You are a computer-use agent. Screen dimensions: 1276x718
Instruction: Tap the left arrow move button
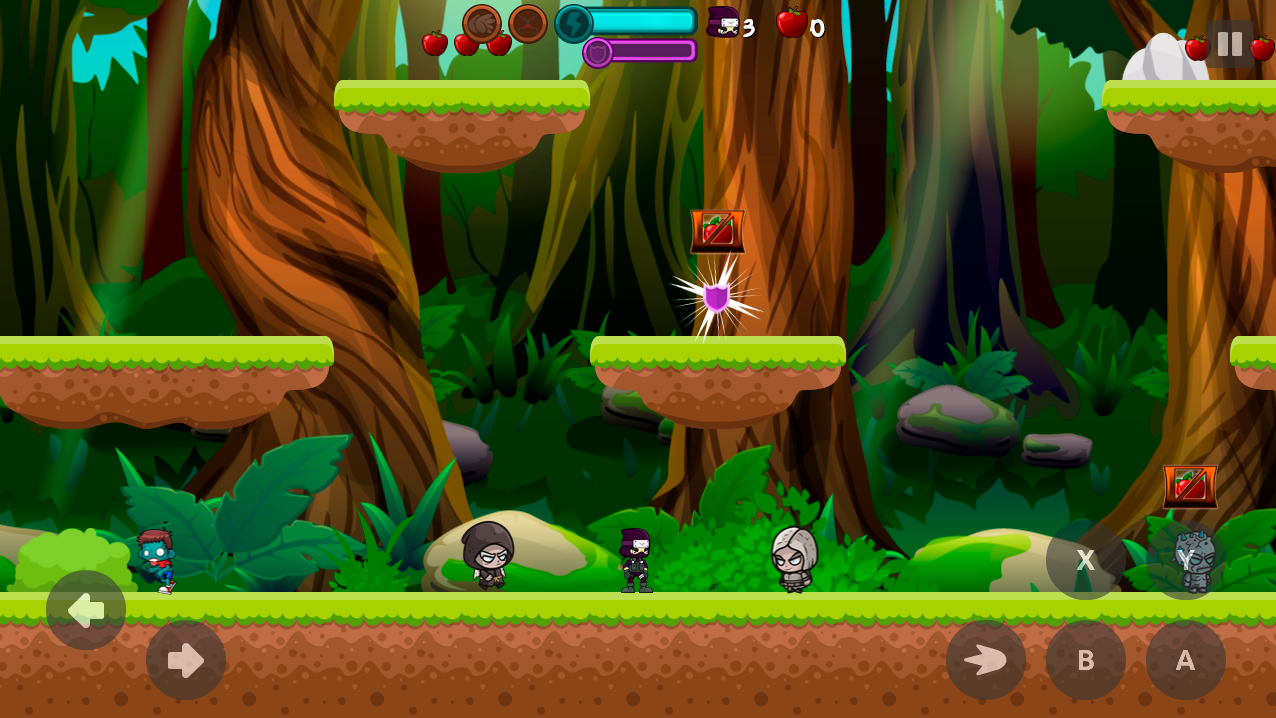click(x=86, y=610)
